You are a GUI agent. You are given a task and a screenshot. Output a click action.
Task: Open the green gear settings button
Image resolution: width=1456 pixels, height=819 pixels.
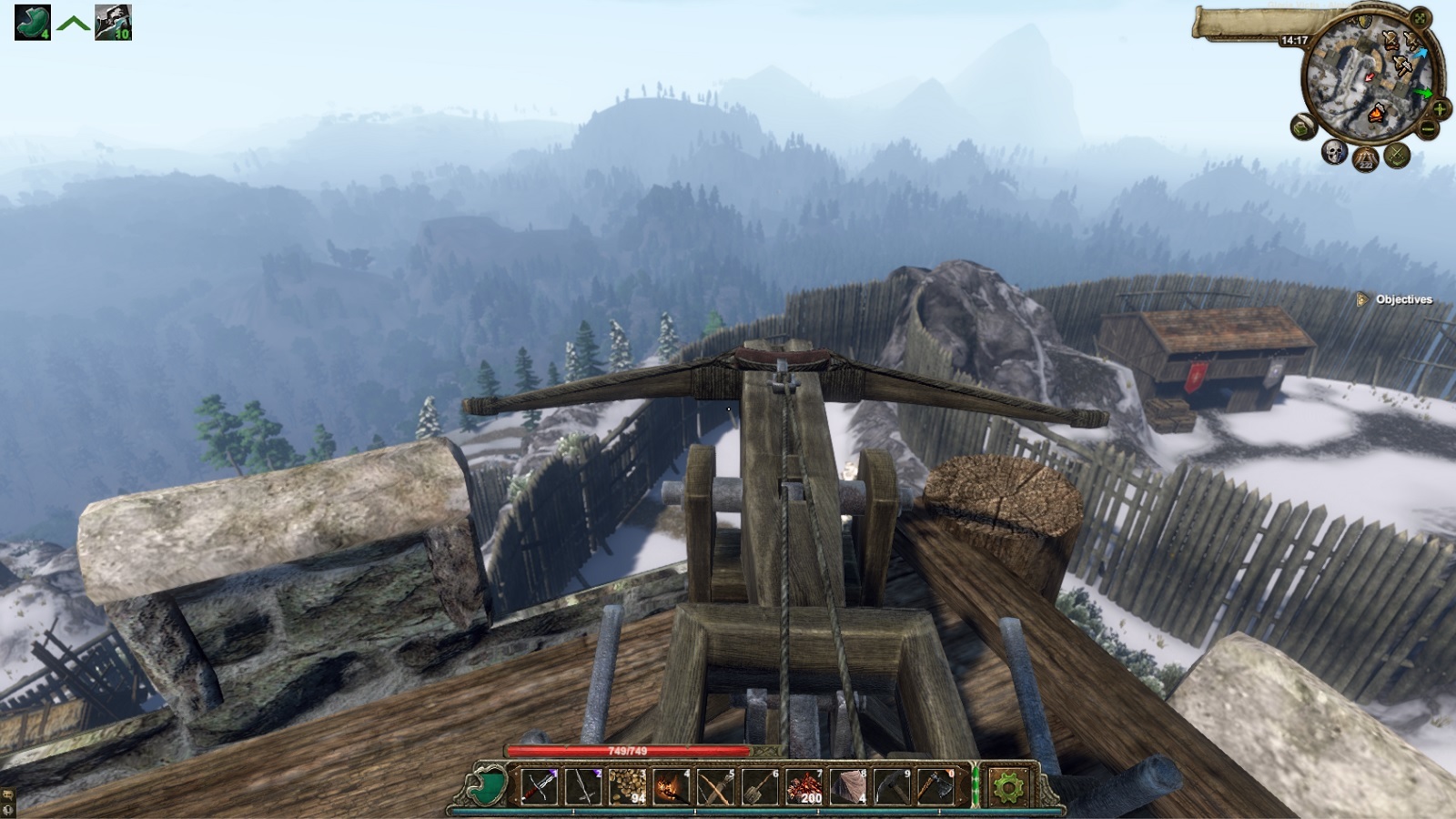click(x=1007, y=786)
